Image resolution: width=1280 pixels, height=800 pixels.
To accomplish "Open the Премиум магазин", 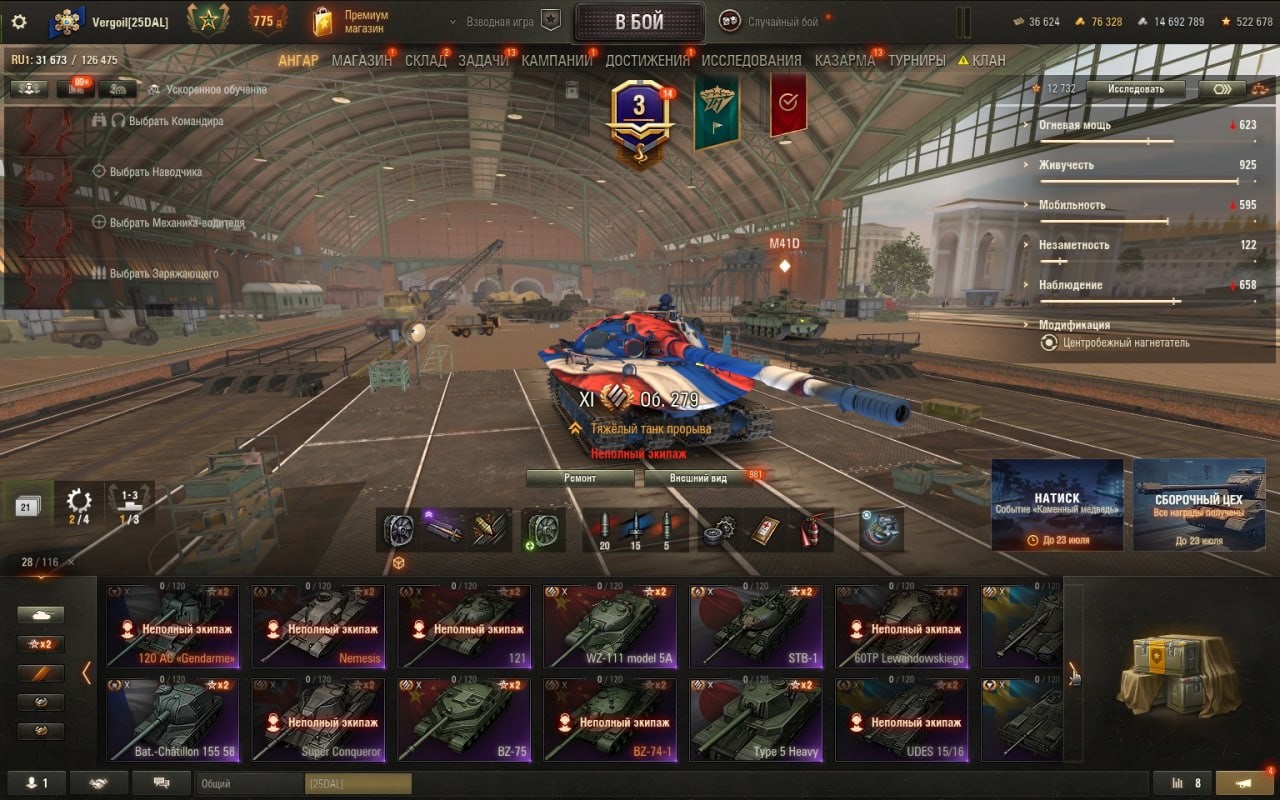I will point(352,22).
